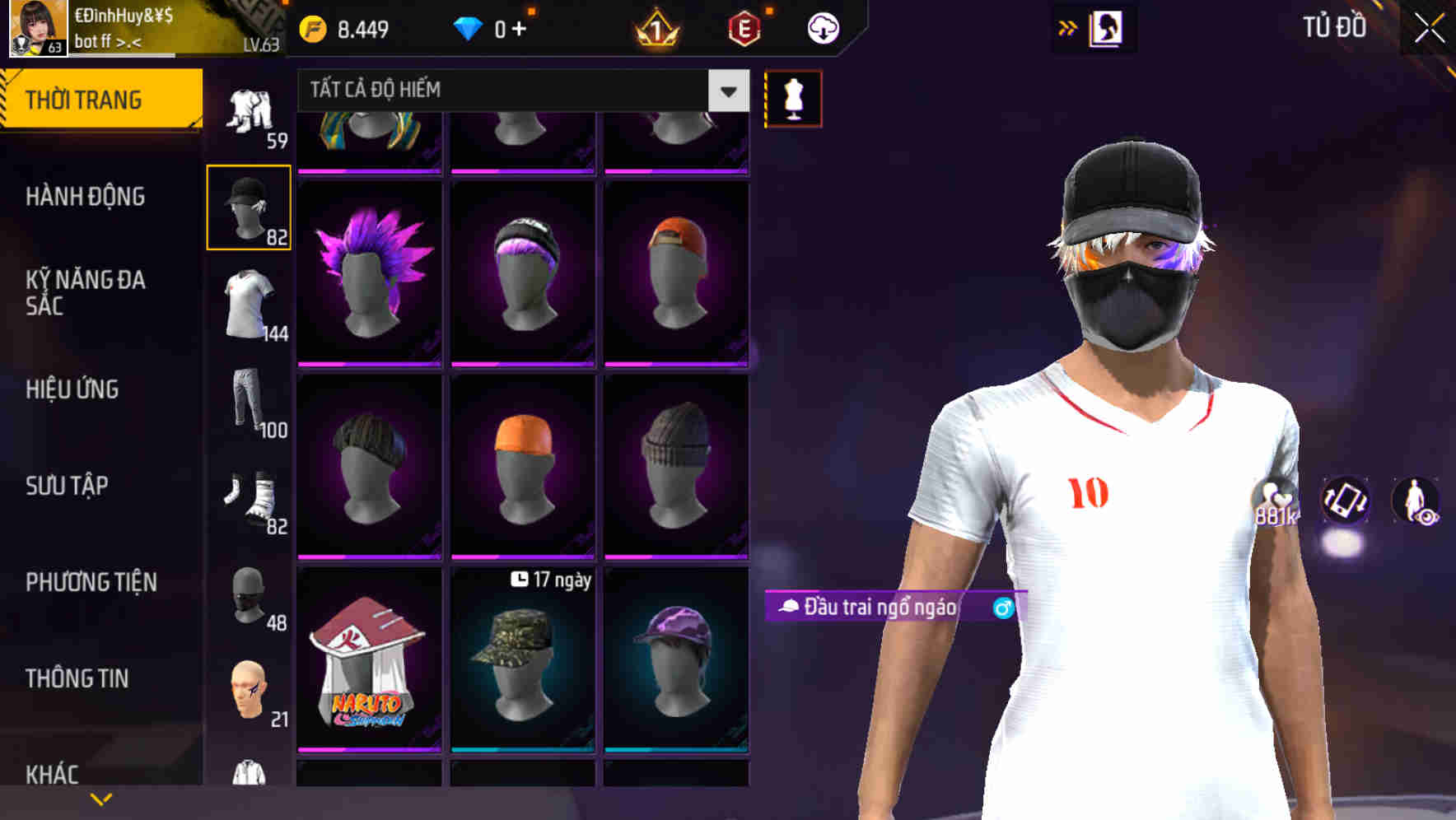Click the gold rank badge showing rank 1

[653, 27]
